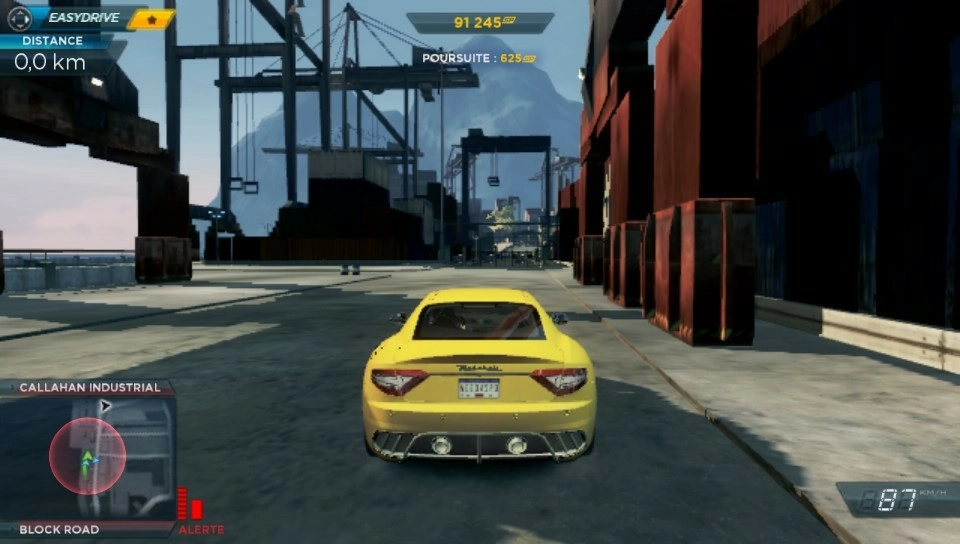The height and width of the screenshot is (544, 960).
Task: Click the circular minimap
Action: pyautogui.click(x=88, y=456)
